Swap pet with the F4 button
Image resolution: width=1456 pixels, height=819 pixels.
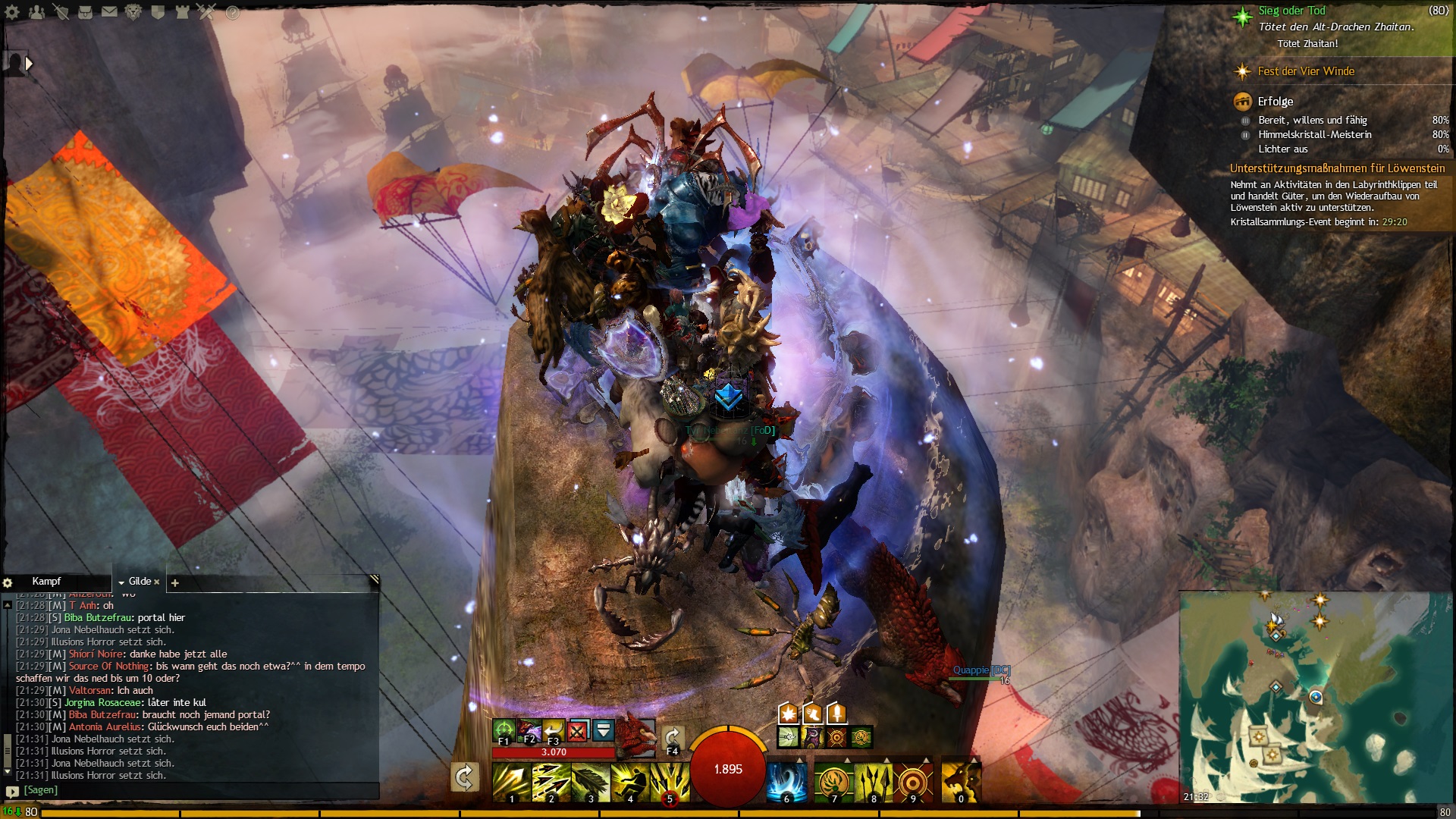pos(673,739)
